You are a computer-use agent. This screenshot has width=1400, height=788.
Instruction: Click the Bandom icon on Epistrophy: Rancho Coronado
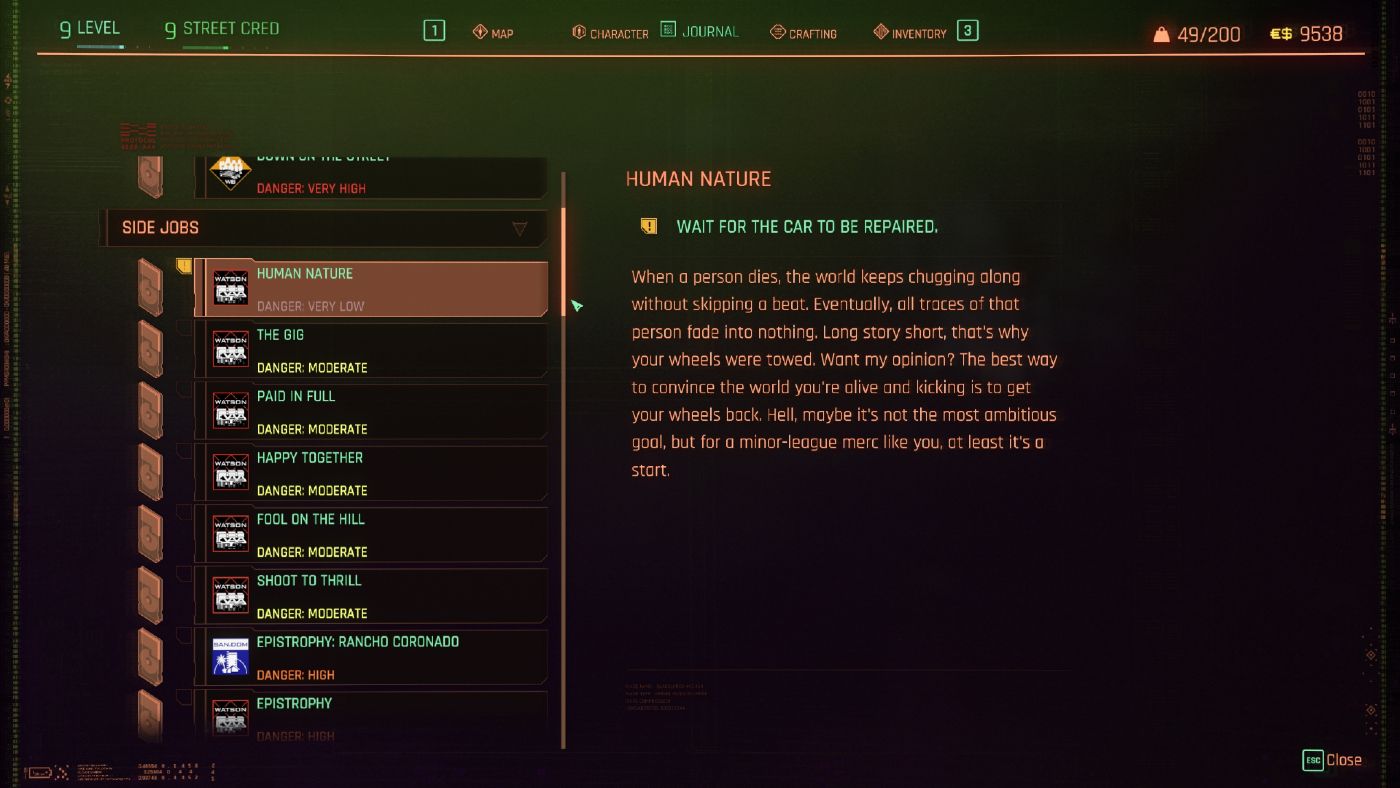point(230,658)
